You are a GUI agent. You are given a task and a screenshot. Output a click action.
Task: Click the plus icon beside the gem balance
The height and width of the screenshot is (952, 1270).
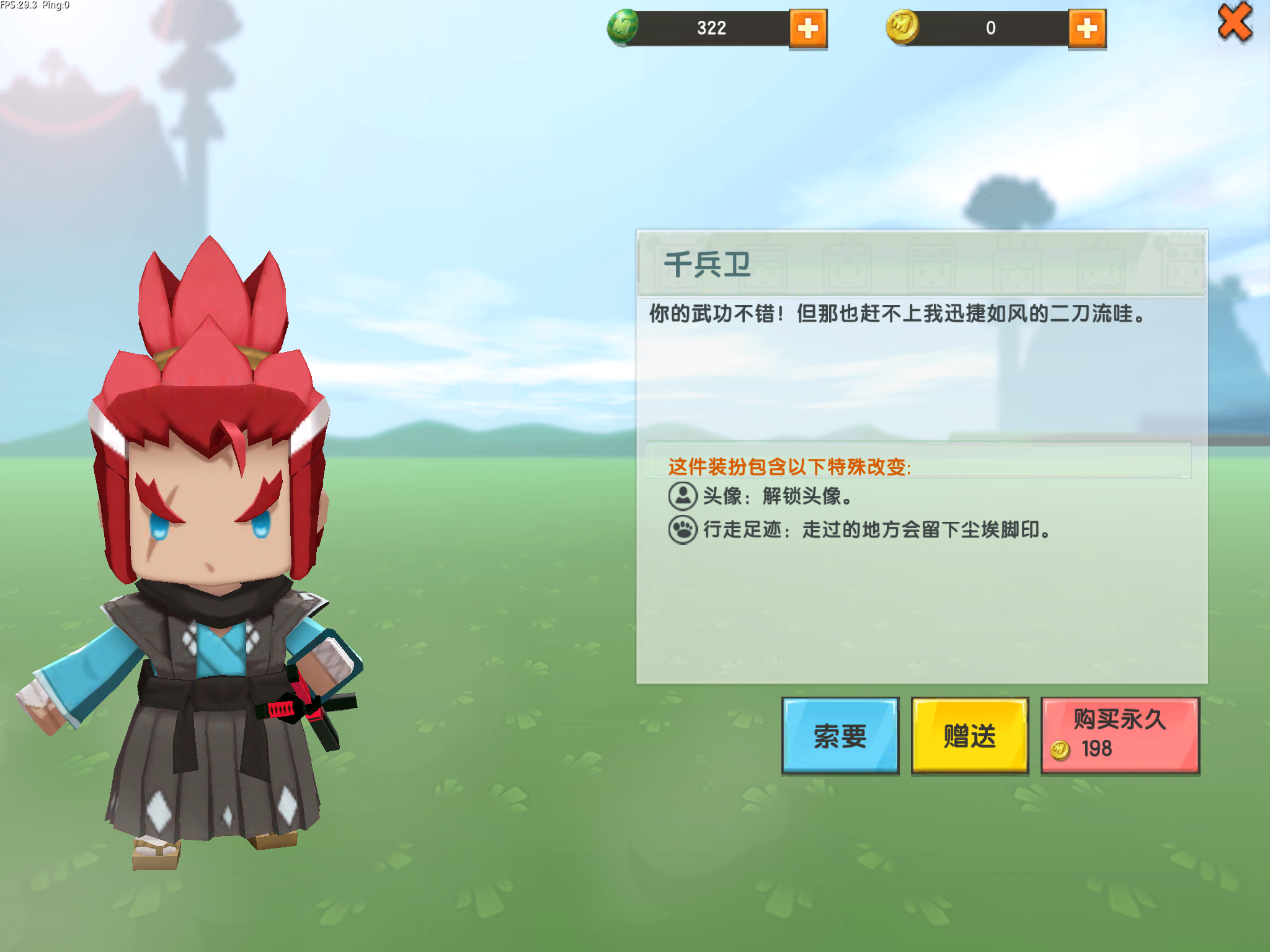click(x=807, y=28)
